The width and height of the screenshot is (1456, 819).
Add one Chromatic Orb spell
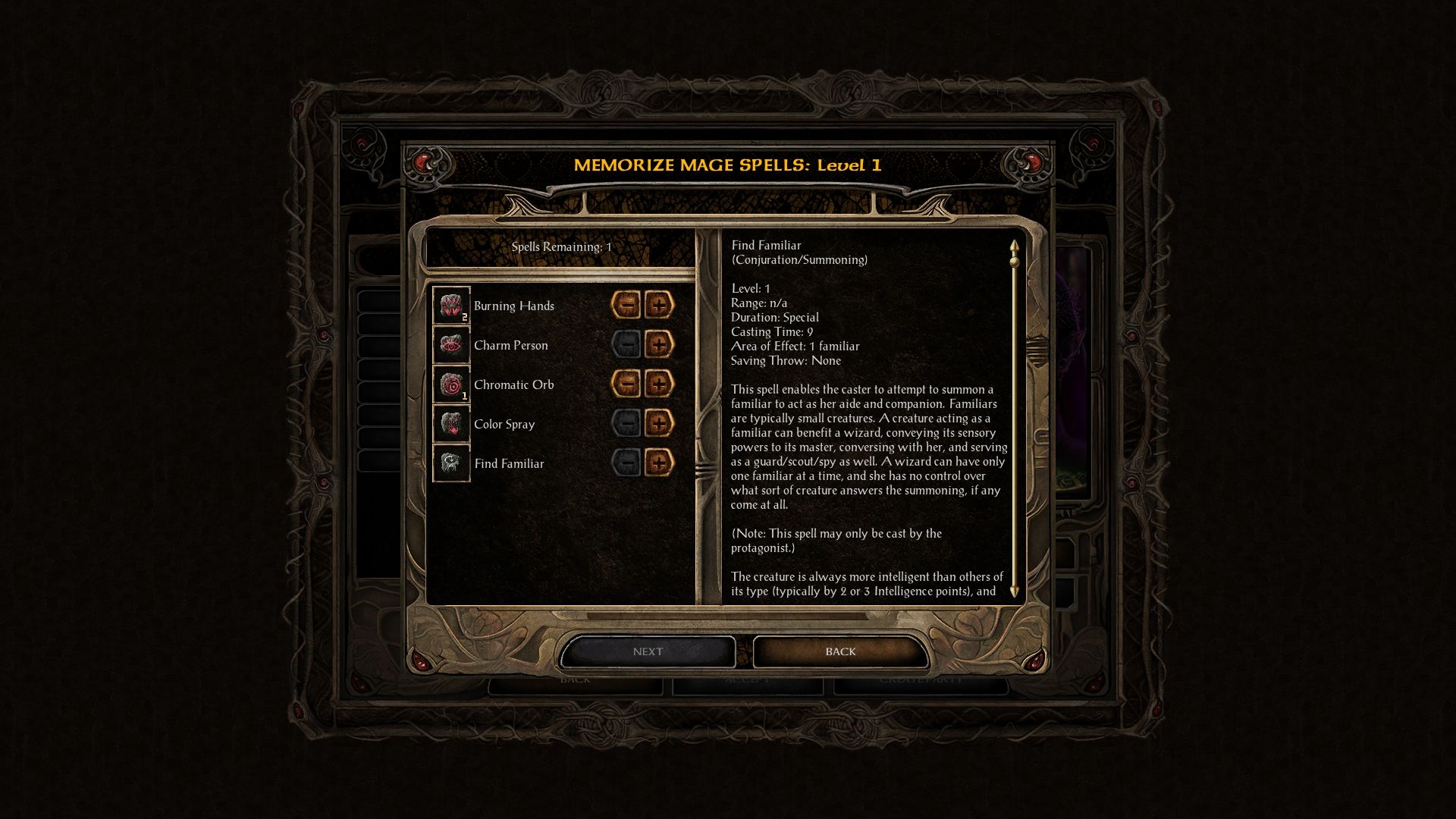coord(659,384)
